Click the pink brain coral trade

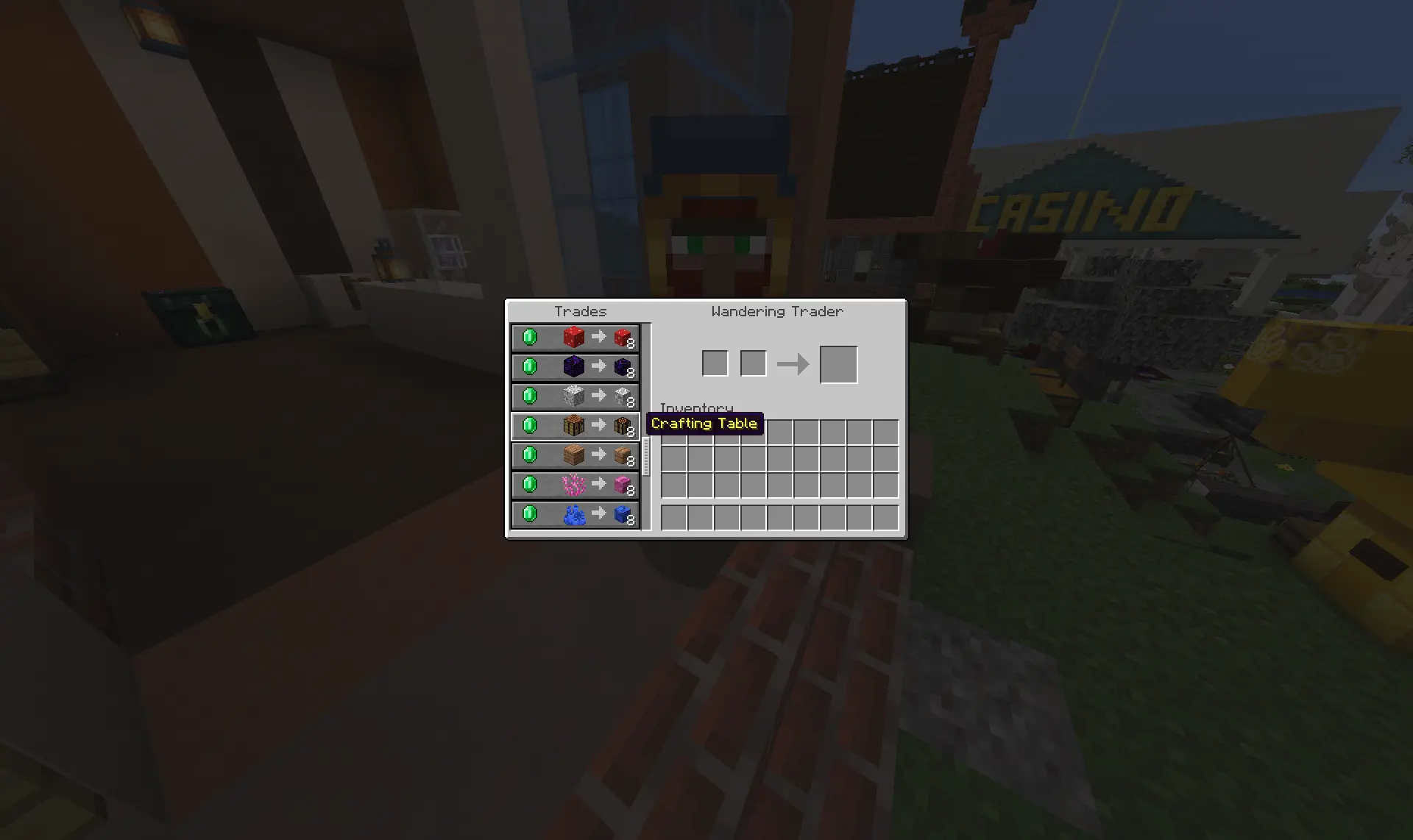(x=575, y=484)
